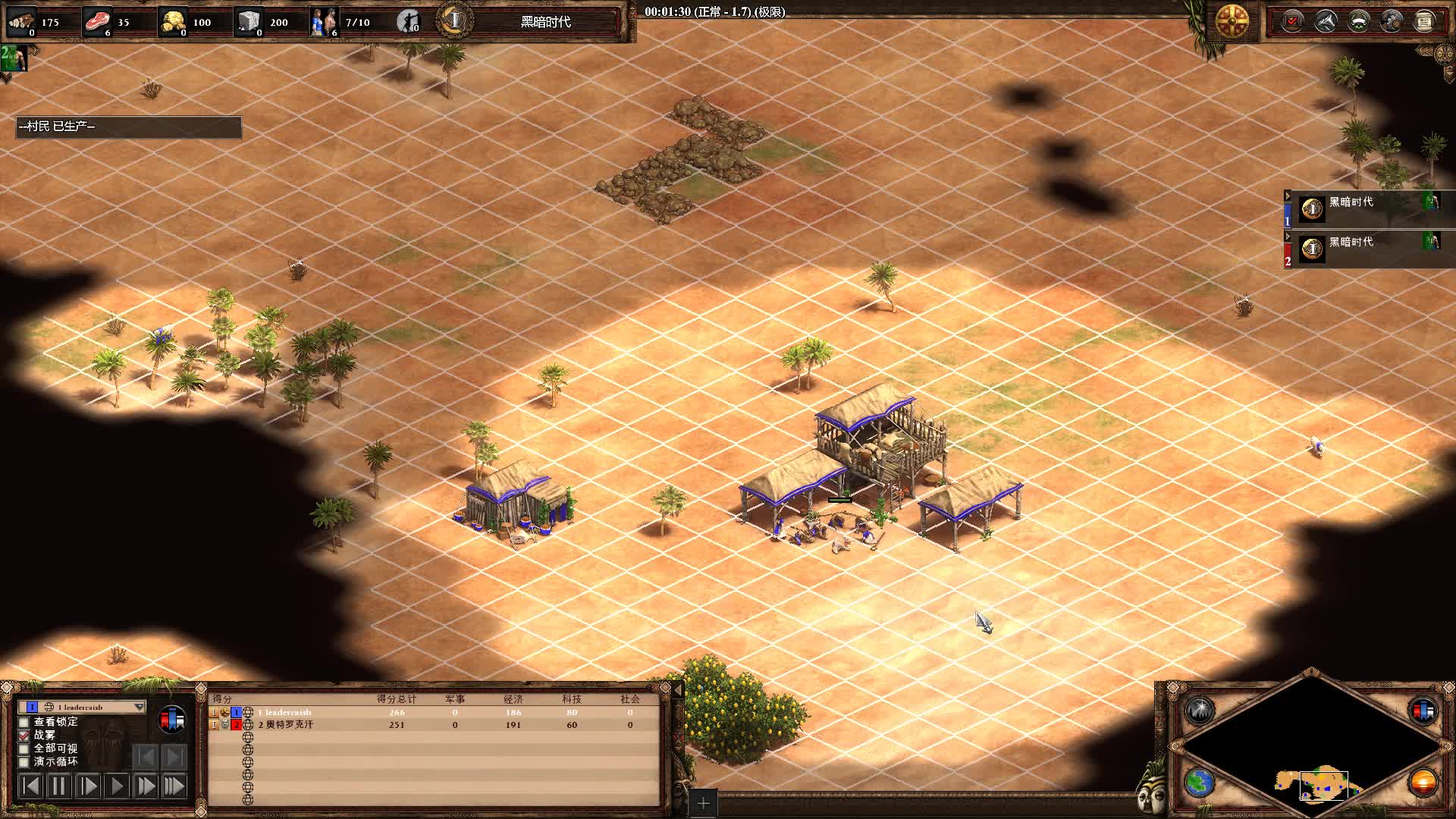Expand player 1's 黑暗时代 panel arrow
The width and height of the screenshot is (1456, 819).
pyautogui.click(x=1288, y=196)
